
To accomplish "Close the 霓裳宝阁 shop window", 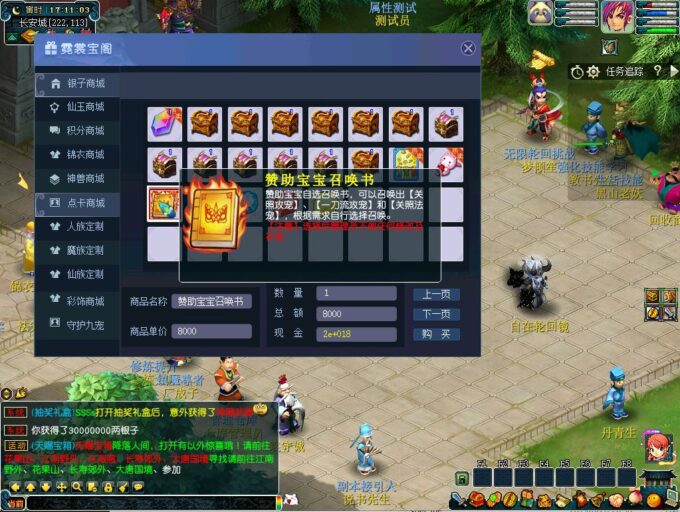I will pyautogui.click(x=468, y=48).
